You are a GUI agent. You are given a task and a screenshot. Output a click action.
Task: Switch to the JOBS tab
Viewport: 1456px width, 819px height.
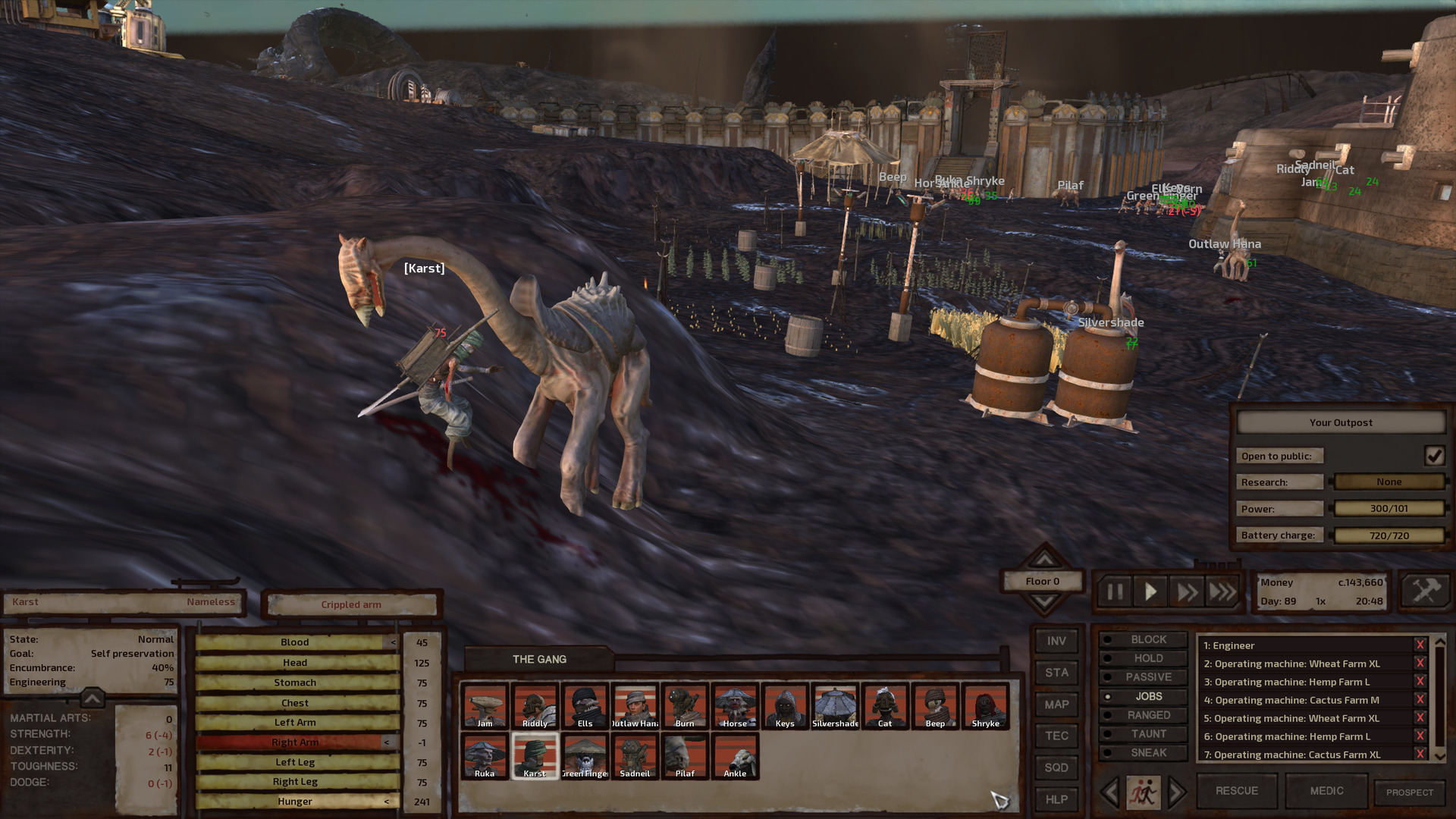tap(1143, 695)
